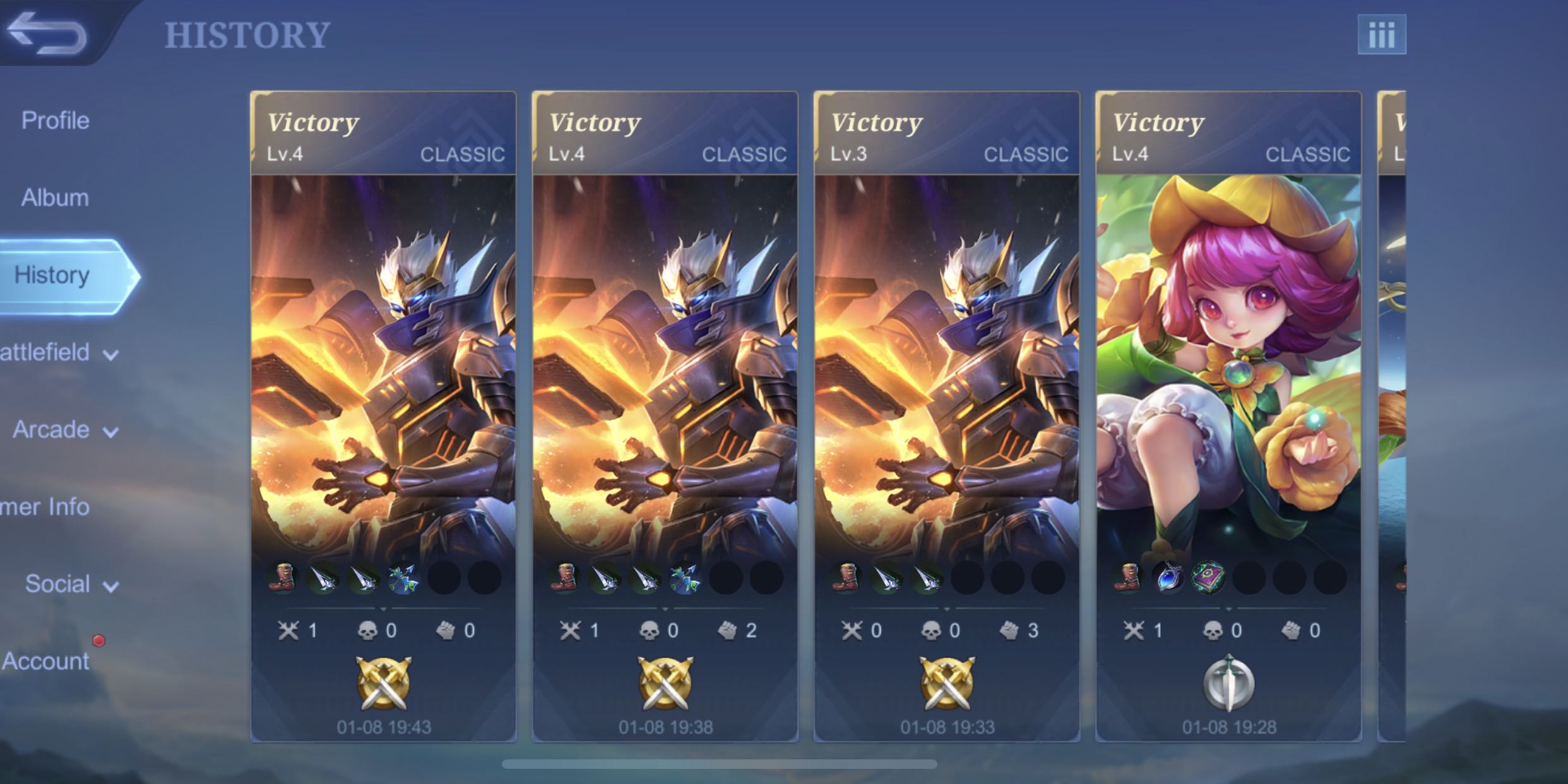Select Profile in the sidebar menu
This screenshot has height=784, width=1568.
click(x=56, y=120)
